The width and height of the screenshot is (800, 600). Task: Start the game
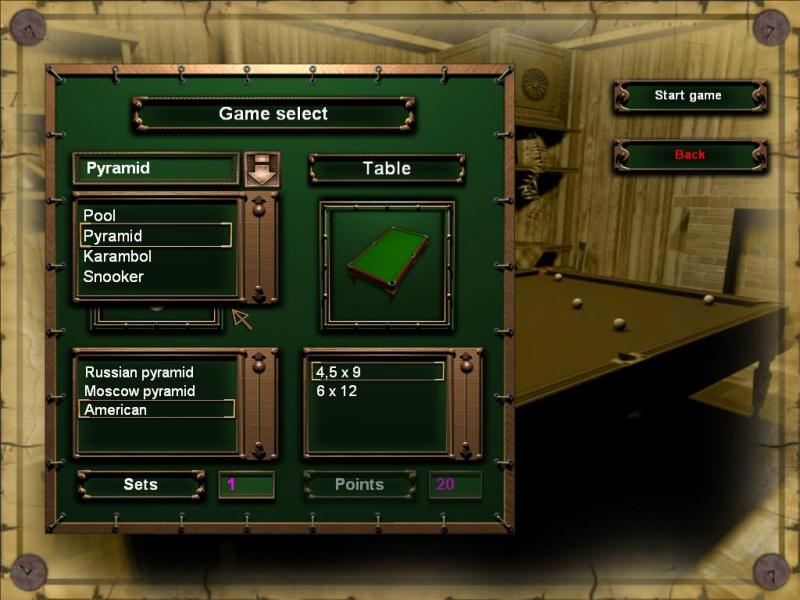pos(688,96)
